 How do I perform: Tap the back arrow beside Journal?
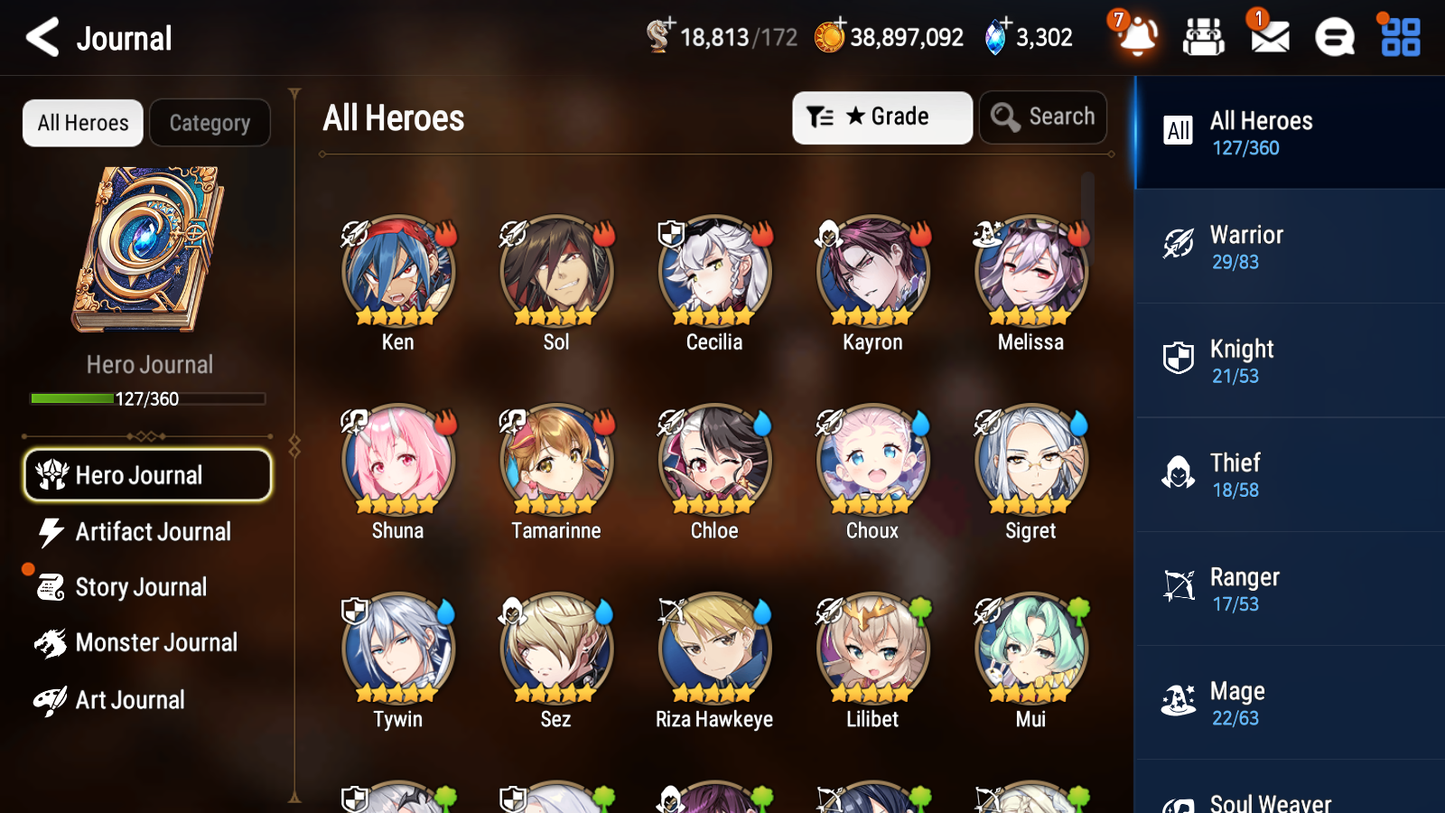coord(42,37)
